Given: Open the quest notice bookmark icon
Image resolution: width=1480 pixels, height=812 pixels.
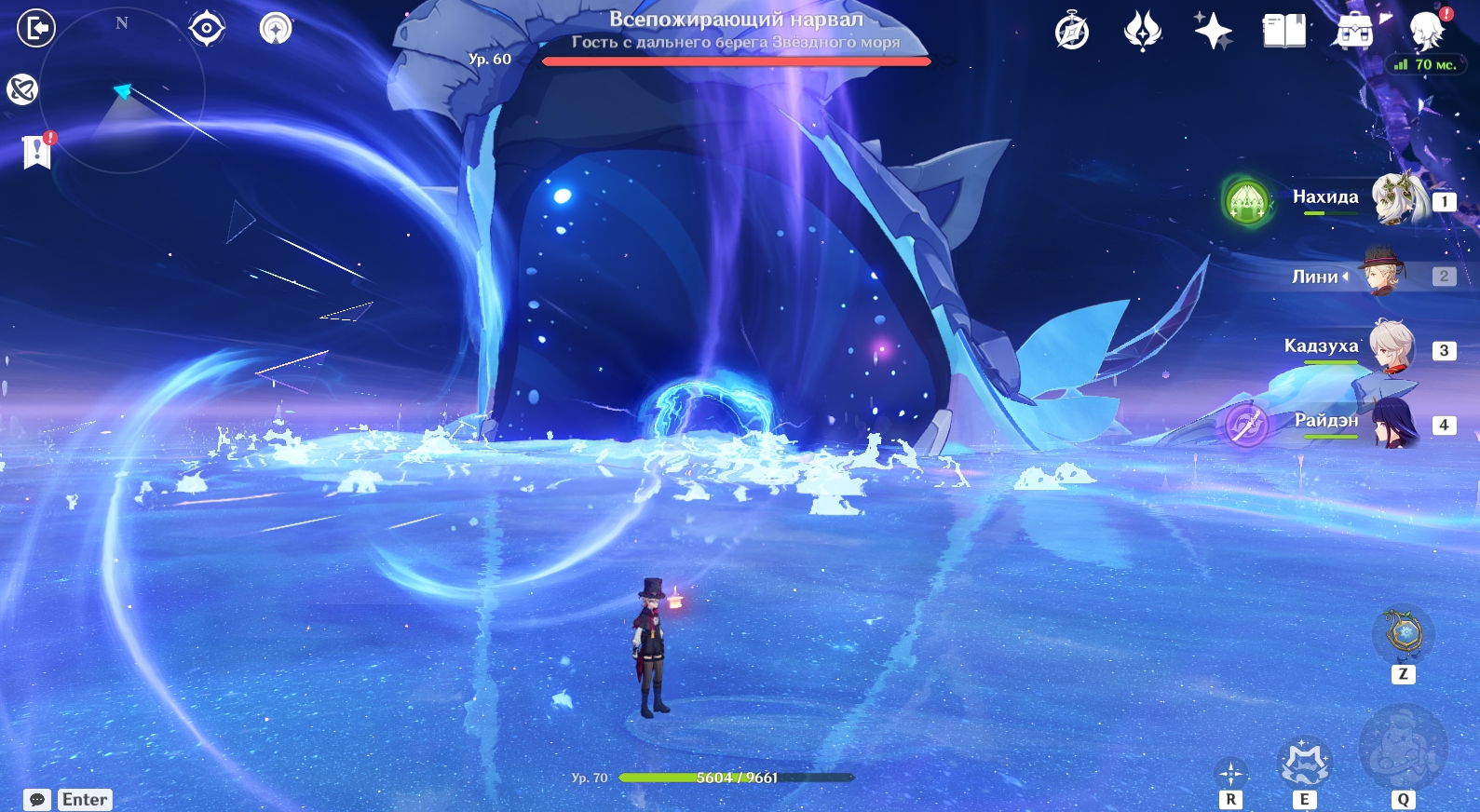Looking at the screenshot, I should coord(36,151).
